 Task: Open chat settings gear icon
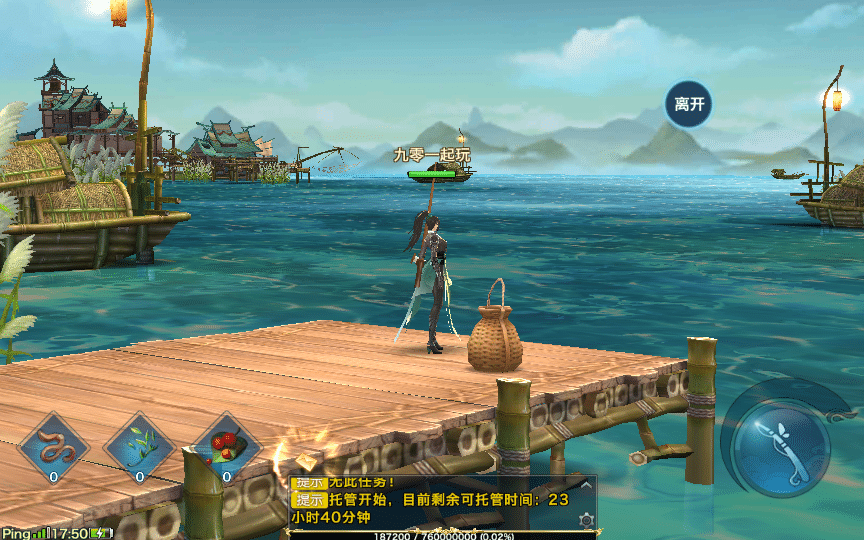[586, 520]
